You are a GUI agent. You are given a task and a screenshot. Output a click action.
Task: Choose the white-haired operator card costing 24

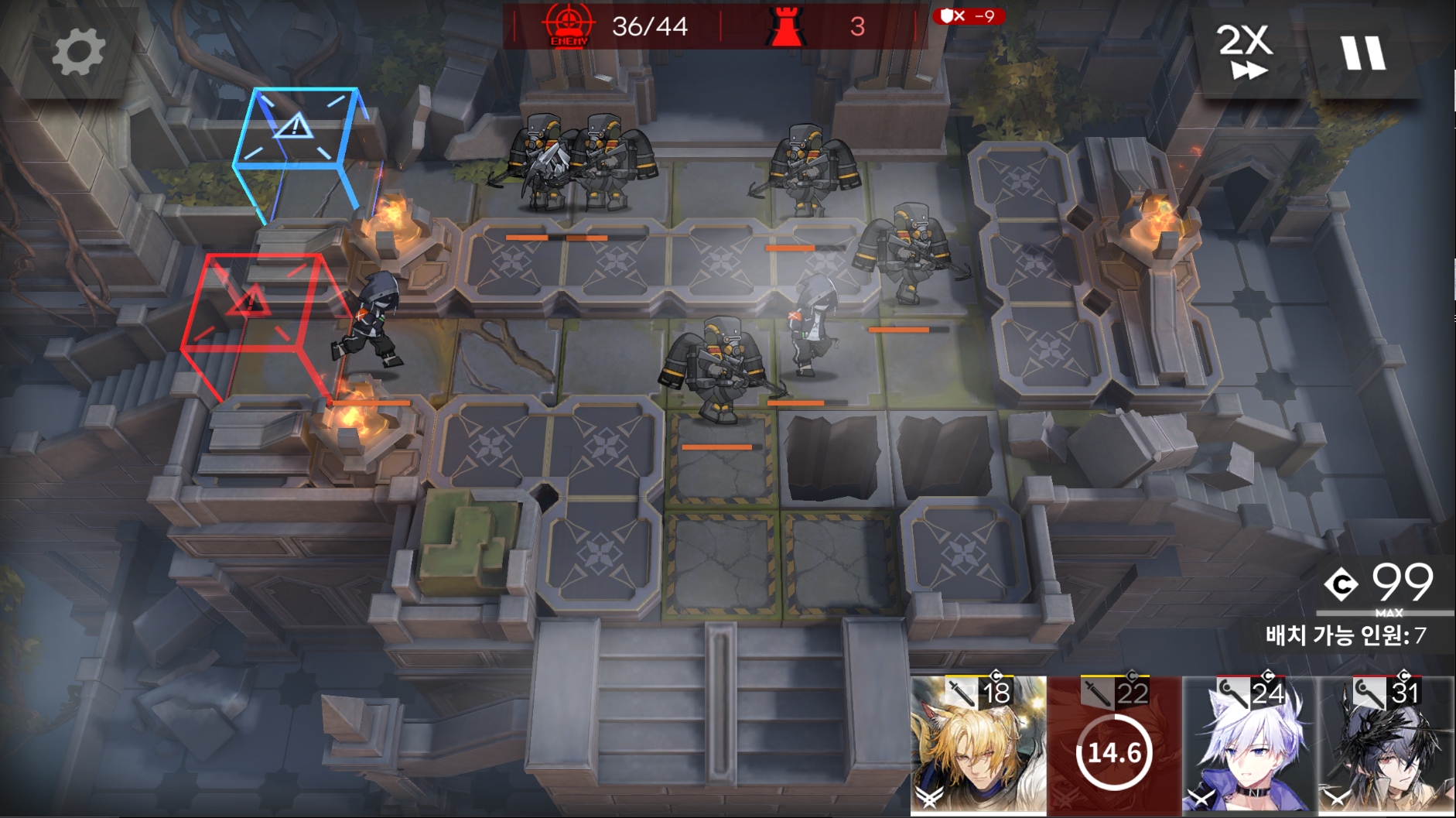pyautogui.click(x=1249, y=746)
